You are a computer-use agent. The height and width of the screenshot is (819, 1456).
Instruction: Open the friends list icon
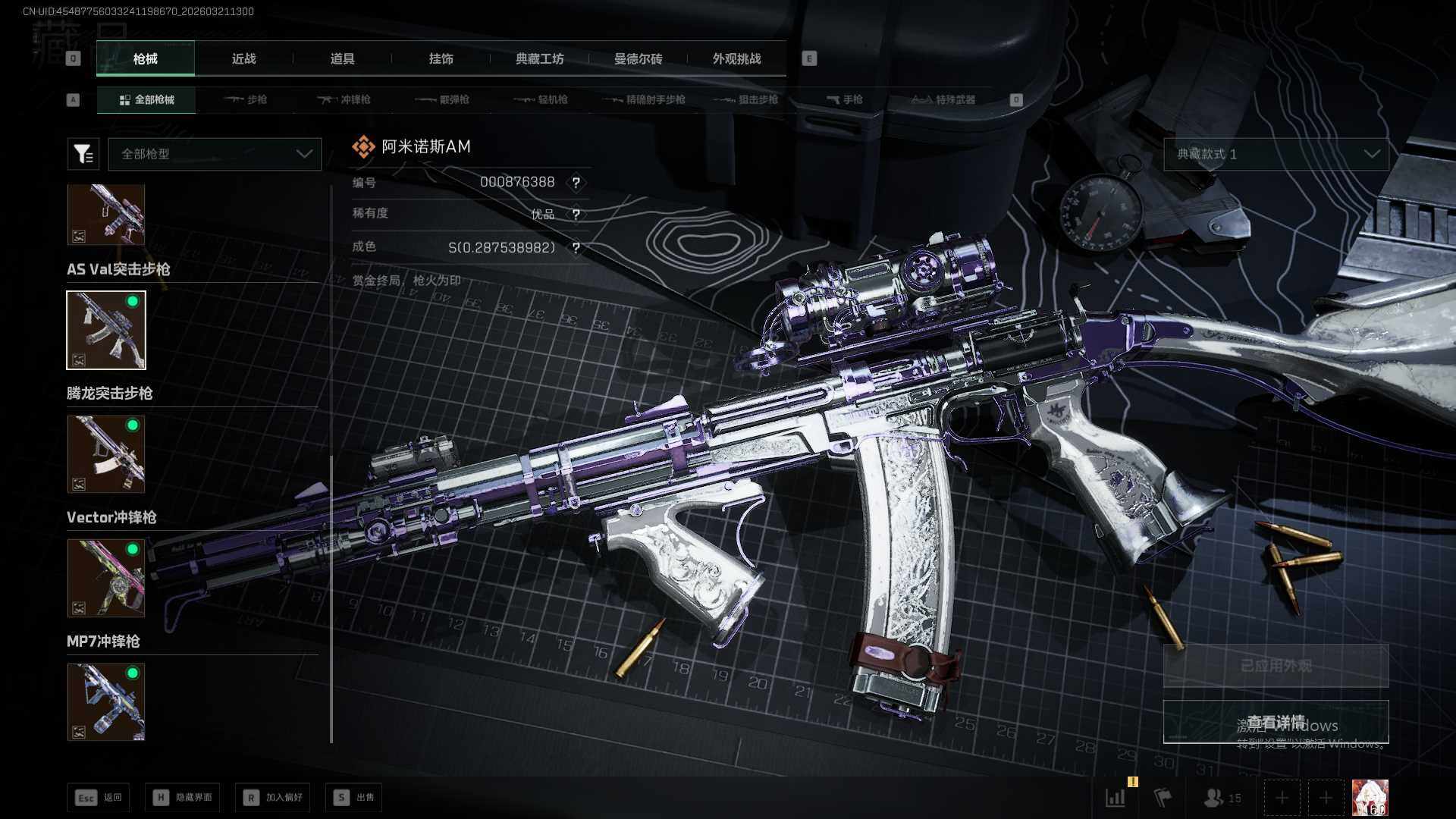[x=1222, y=798]
